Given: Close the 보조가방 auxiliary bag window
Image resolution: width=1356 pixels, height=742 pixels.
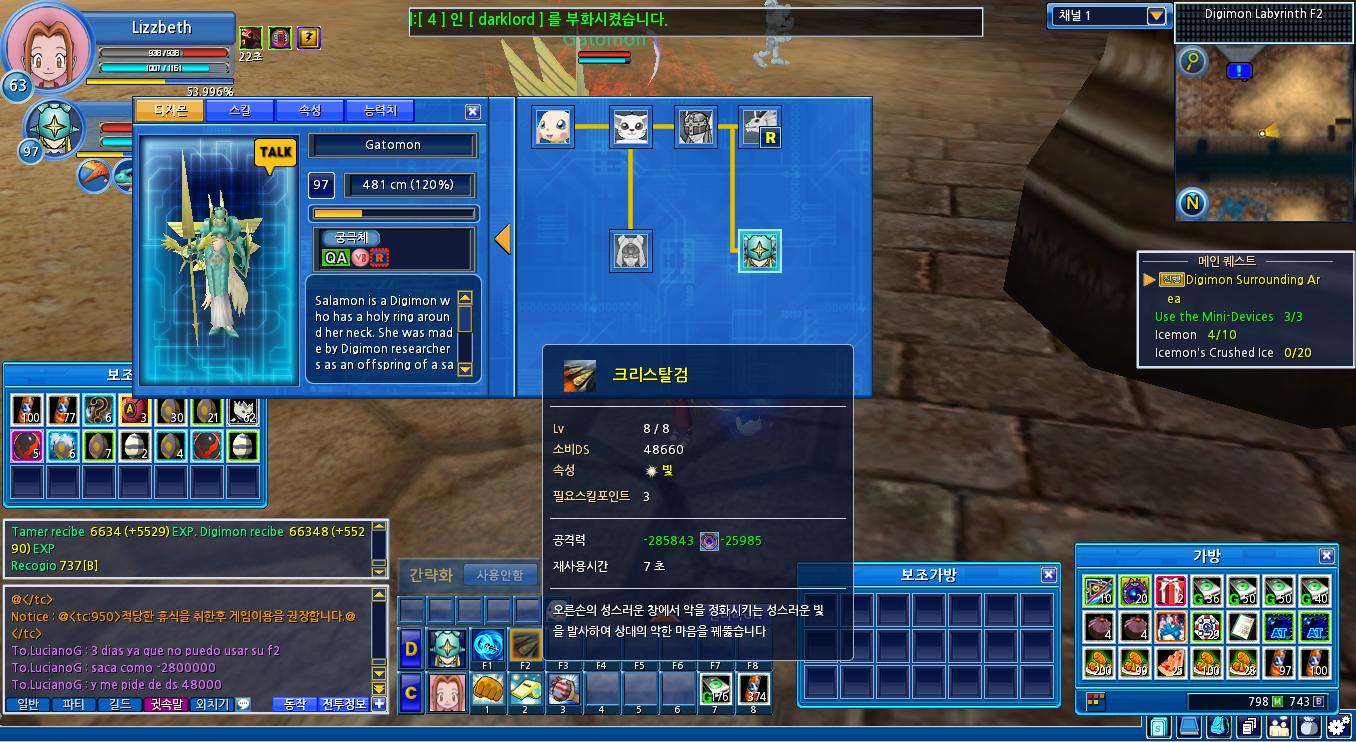Looking at the screenshot, I should click(1048, 575).
